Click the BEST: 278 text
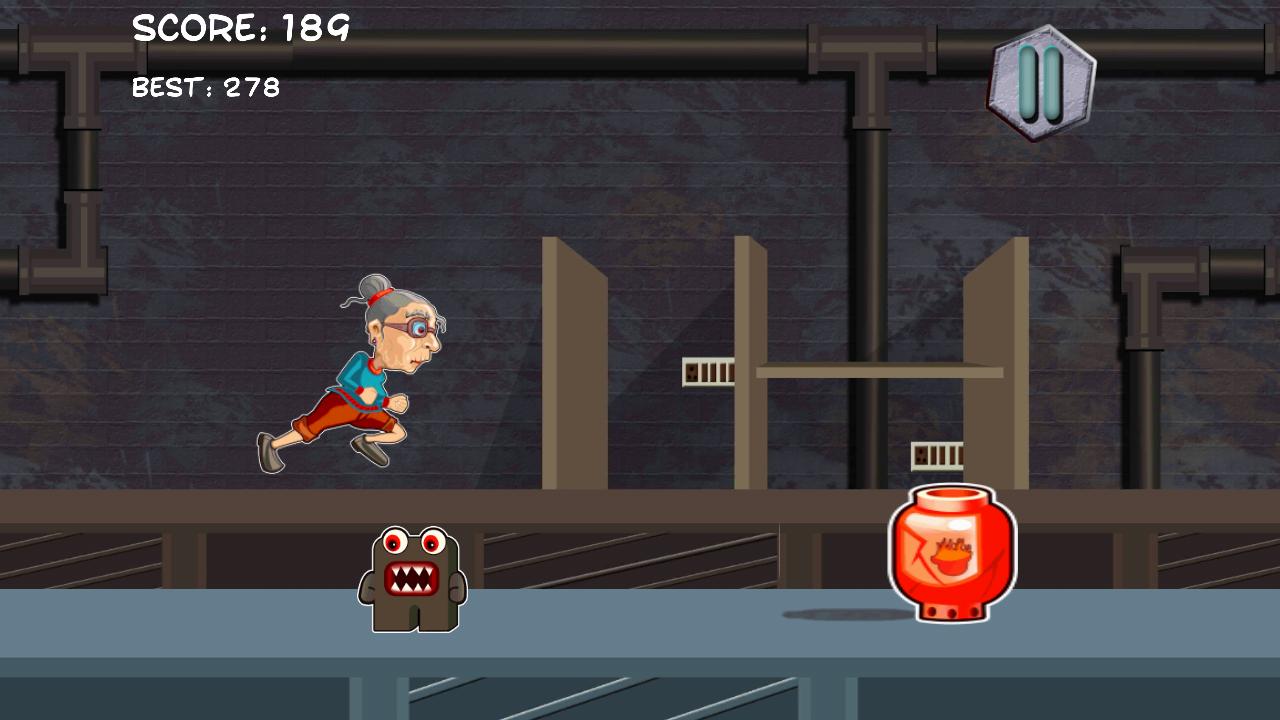 pos(205,88)
